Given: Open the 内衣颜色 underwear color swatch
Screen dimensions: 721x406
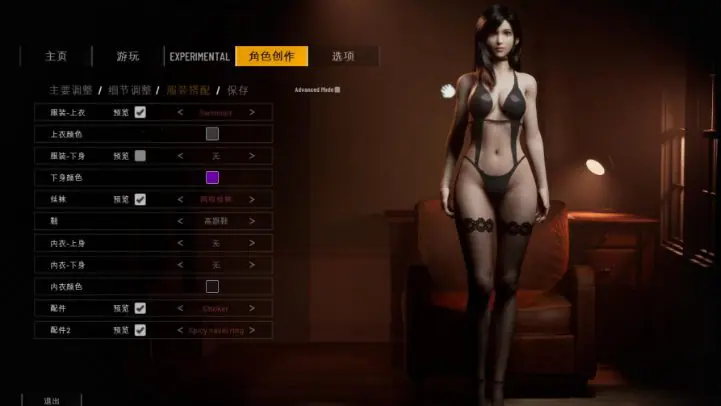Looking at the screenshot, I should tap(212, 287).
